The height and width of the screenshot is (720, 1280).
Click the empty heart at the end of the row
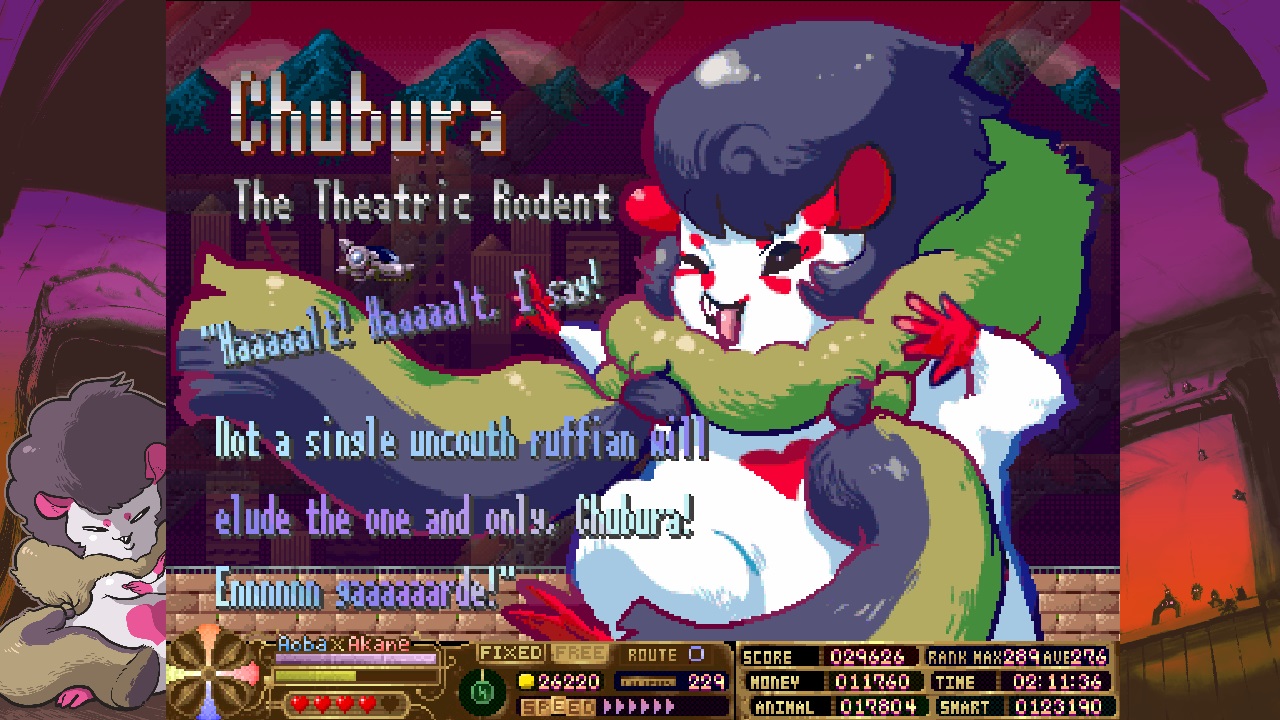click(x=388, y=703)
